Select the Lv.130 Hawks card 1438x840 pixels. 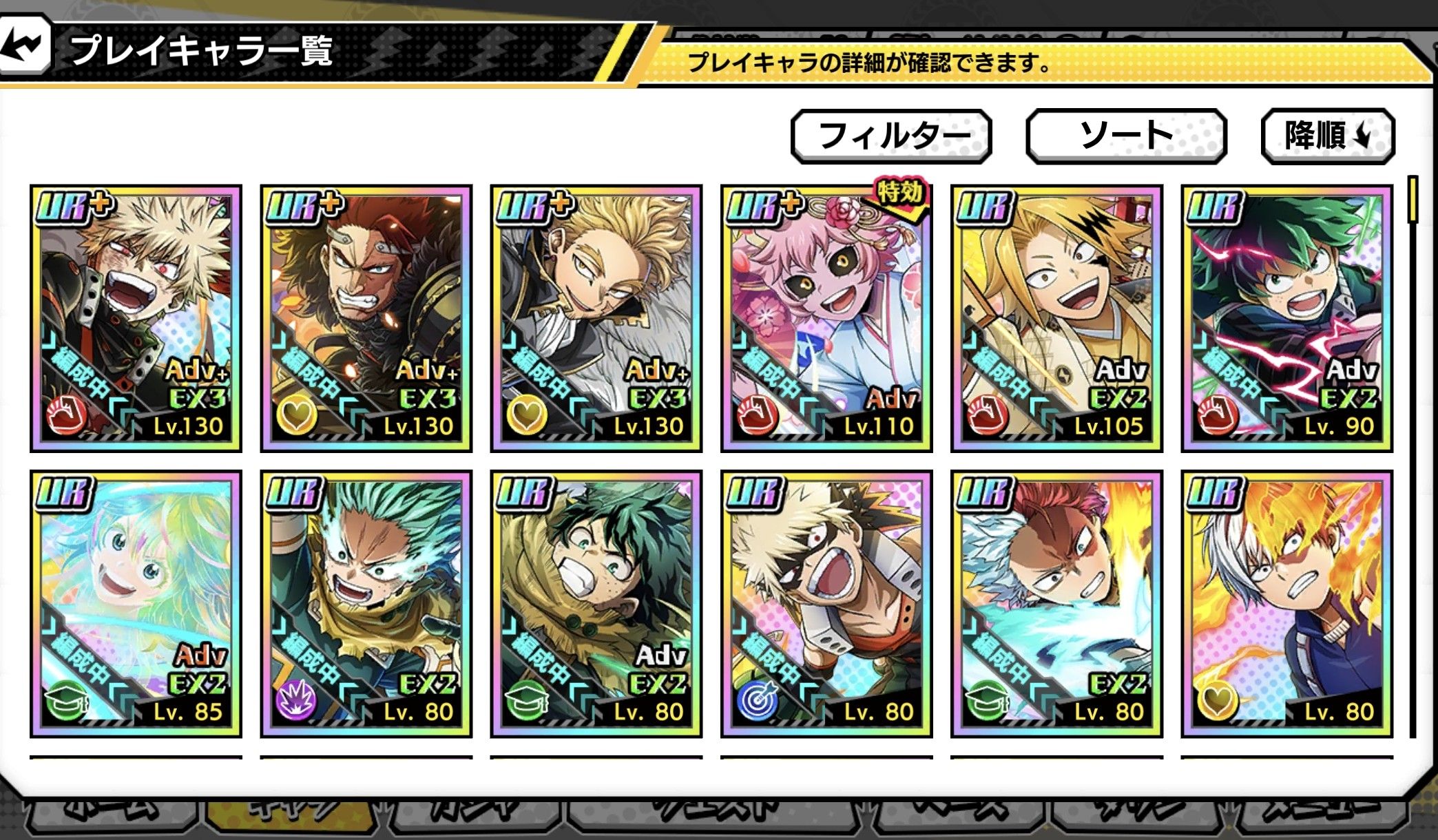click(596, 318)
